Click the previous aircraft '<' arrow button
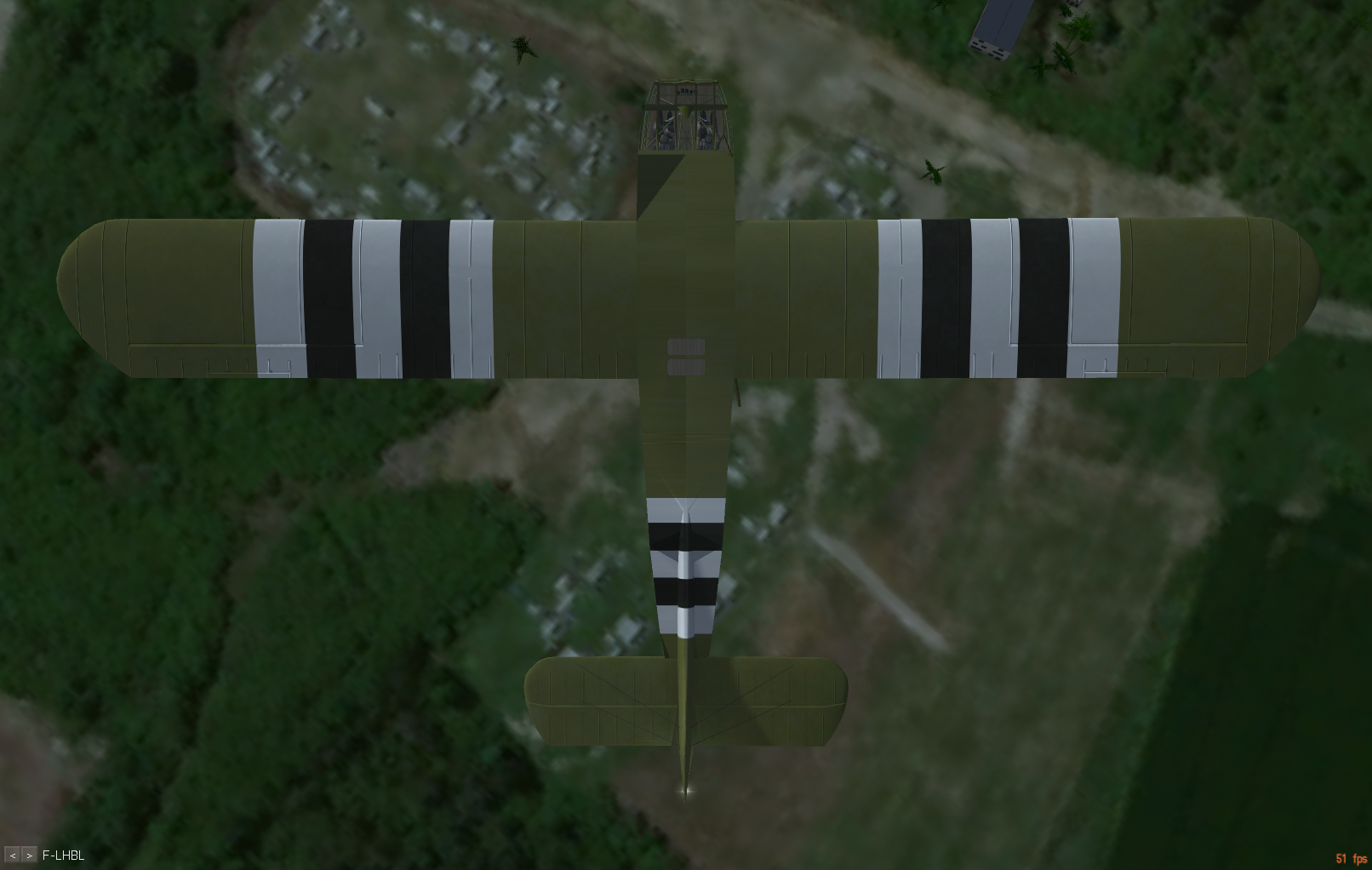The height and width of the screenshot is (870, 1372). point(13,856)
